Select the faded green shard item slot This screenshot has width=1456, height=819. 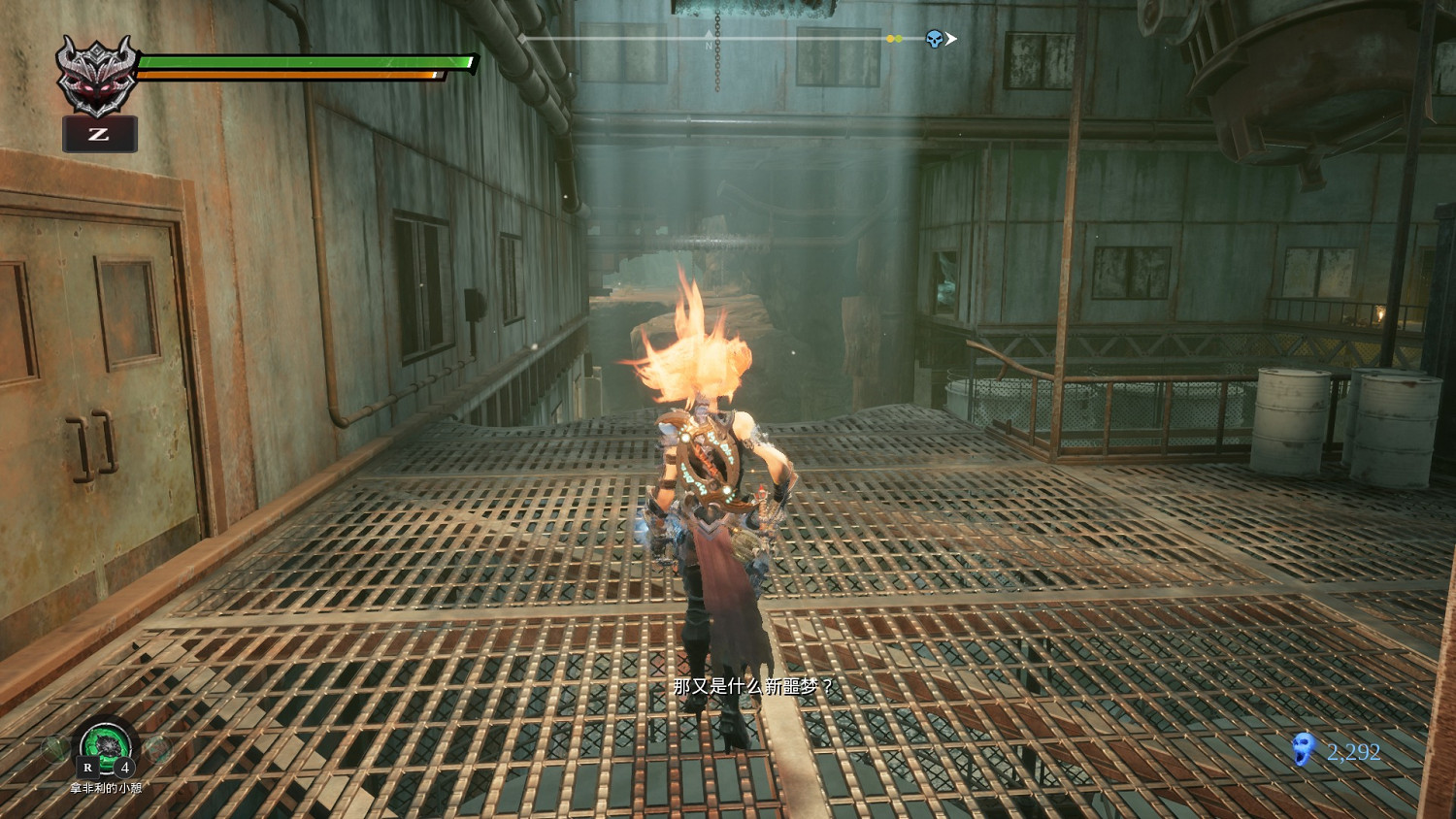point(56,748)
